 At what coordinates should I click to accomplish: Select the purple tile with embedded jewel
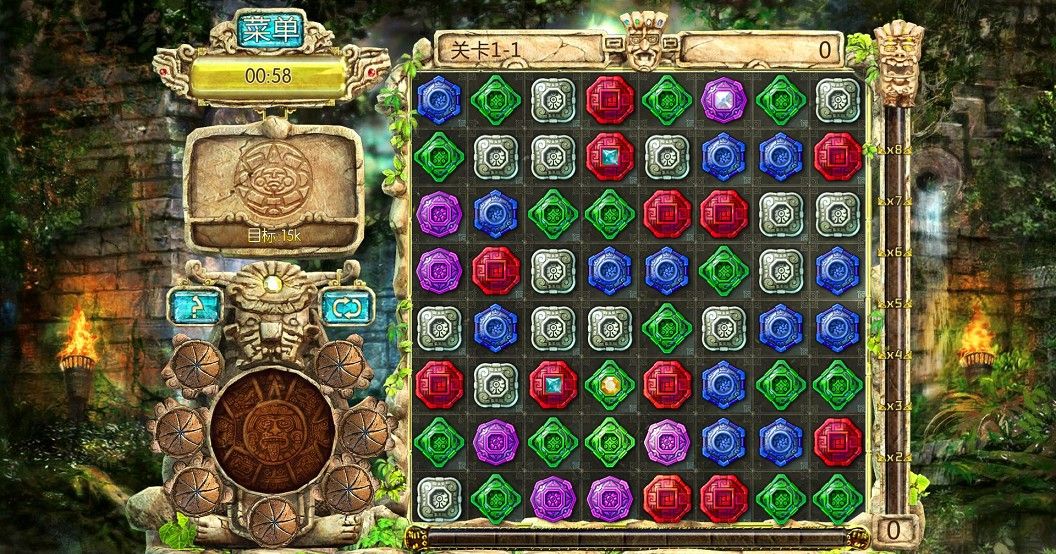point(724,99)
